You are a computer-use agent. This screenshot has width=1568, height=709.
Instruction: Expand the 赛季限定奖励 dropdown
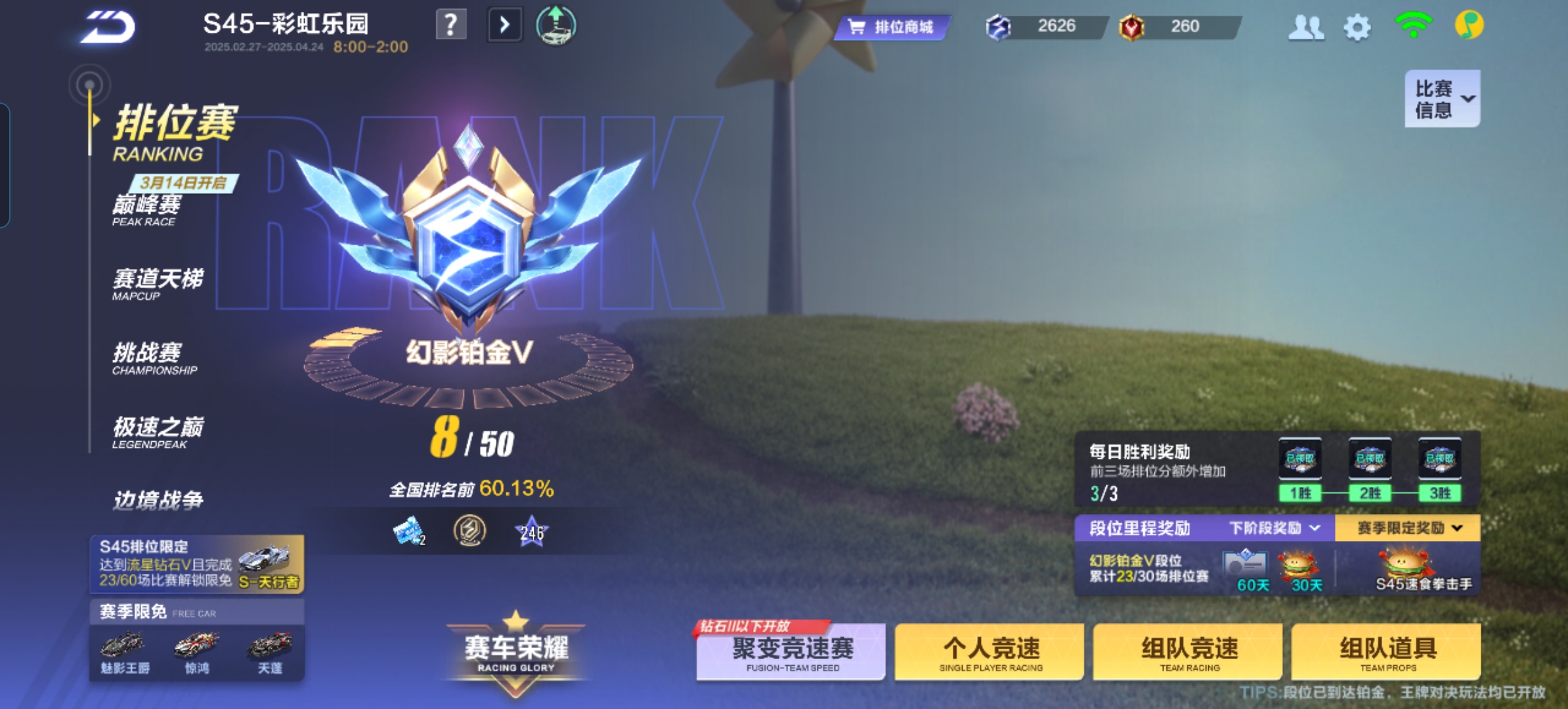click(x=1408, y=528)
